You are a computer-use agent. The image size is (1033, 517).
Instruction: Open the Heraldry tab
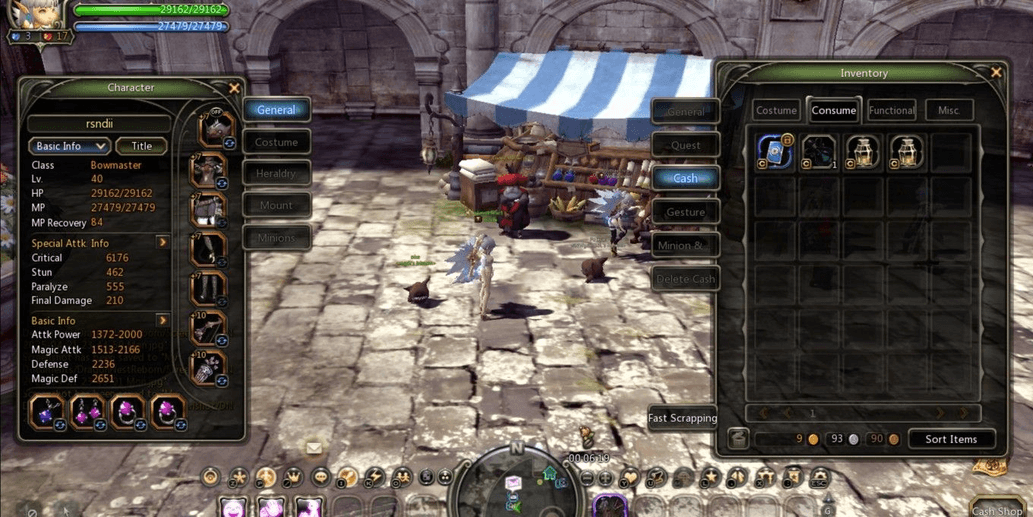pyautogui.click(x=276, y=174)
